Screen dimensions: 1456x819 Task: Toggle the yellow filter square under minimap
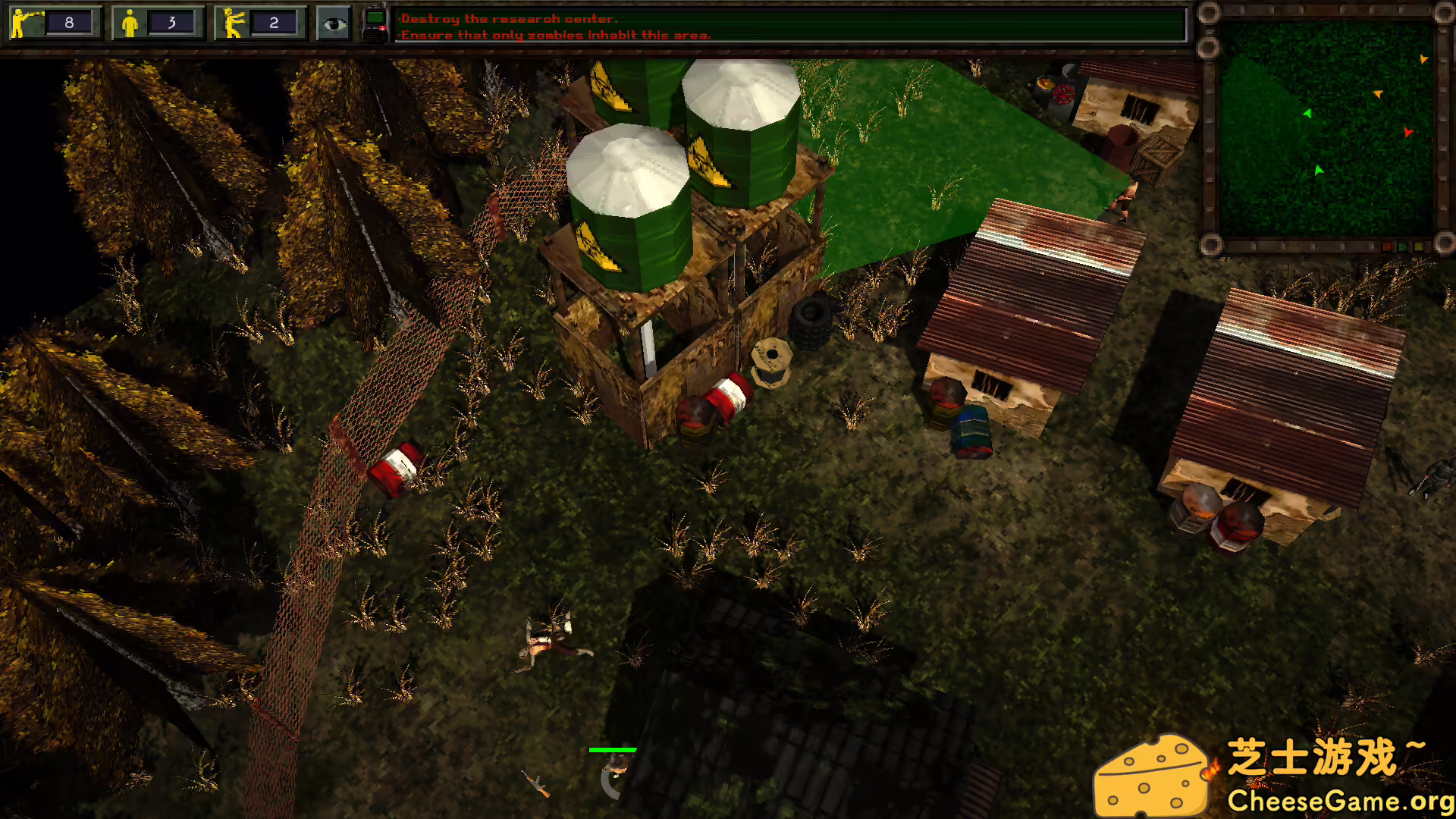coord(1418,247)
